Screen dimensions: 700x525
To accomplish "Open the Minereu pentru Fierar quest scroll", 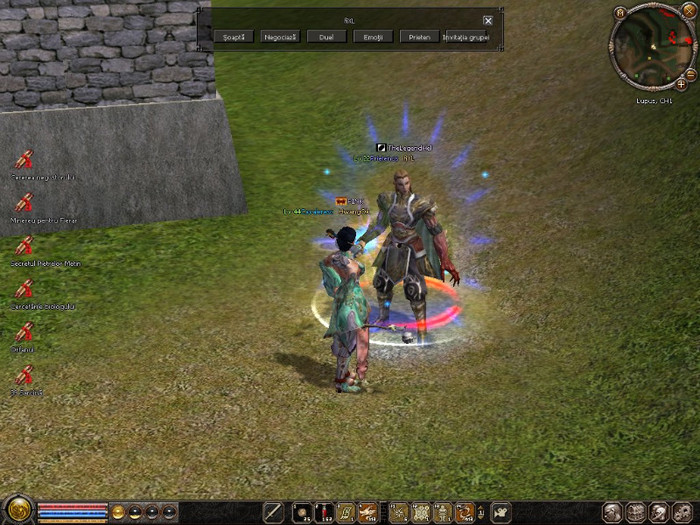I will point(24,202).
